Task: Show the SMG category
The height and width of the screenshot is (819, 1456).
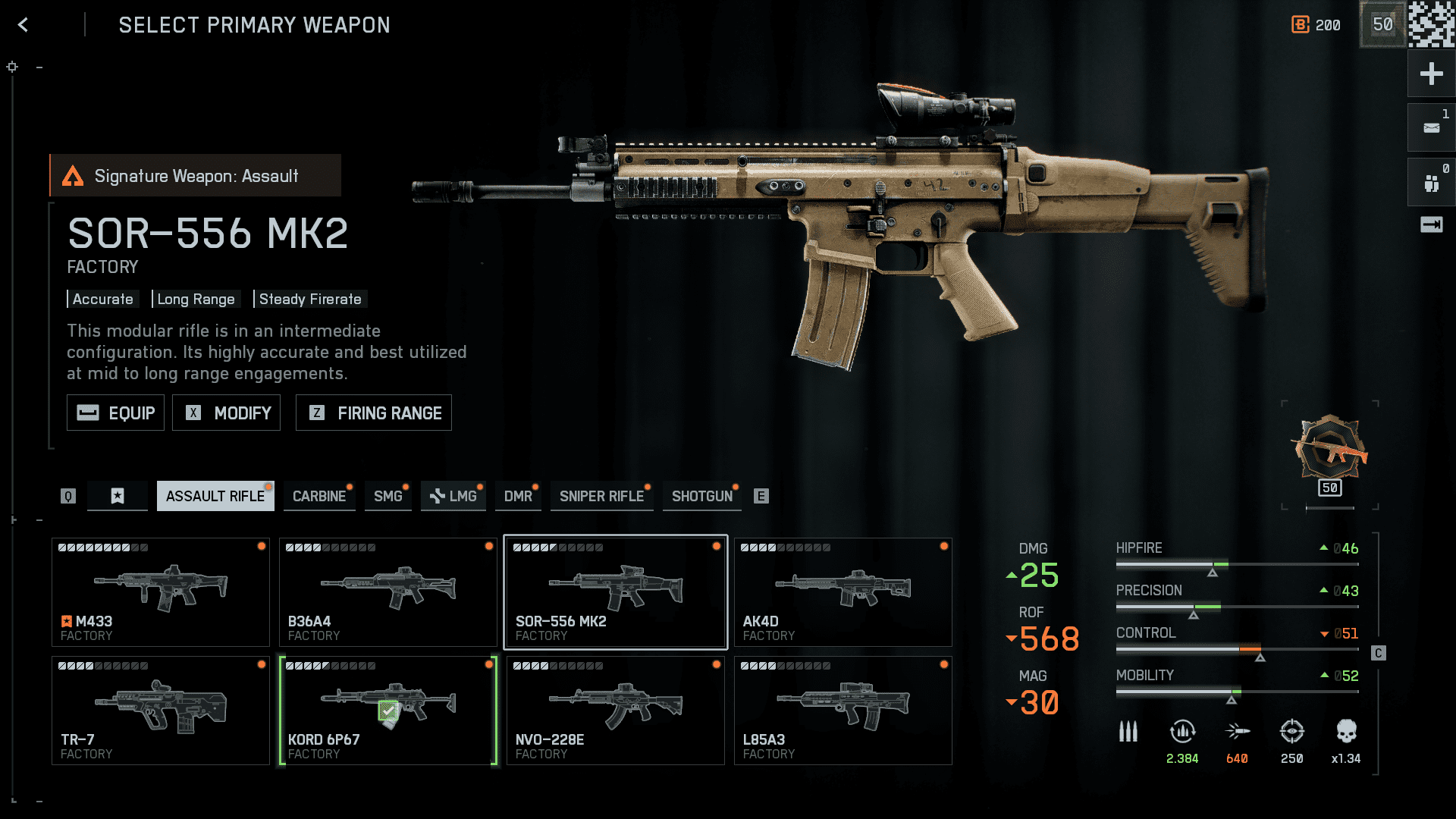Action: [388, 496]
